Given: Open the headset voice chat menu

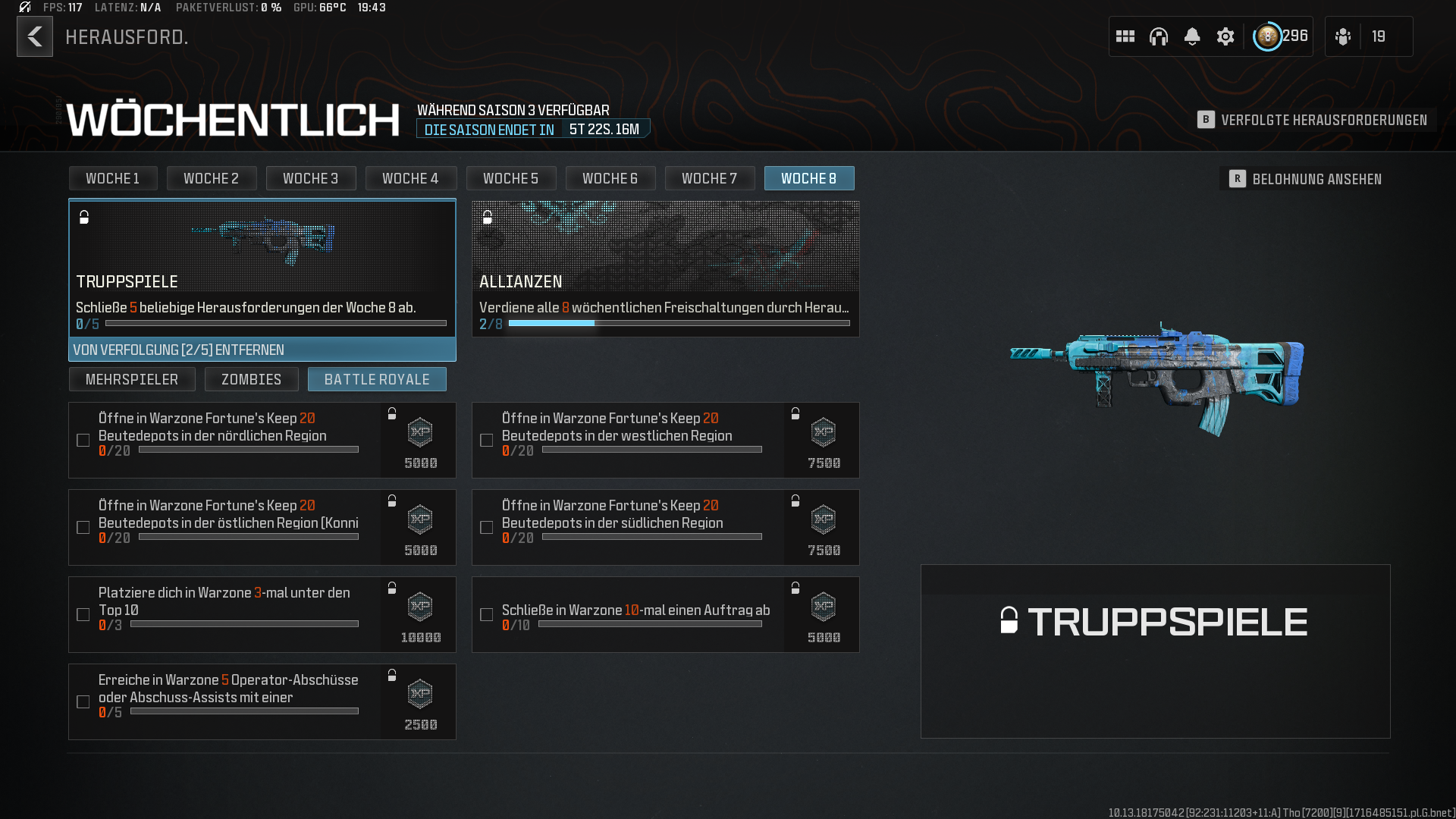Looking at the screenshot, I should point(1159,36).
